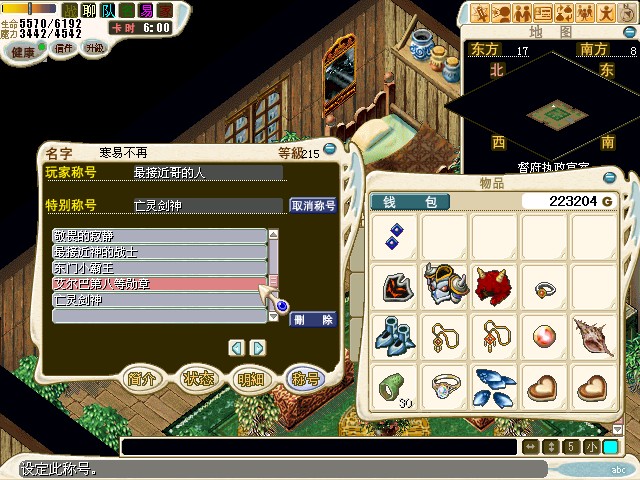Select the red horned helmet item
This screenshot has width=640, height=480.
point(493,285)
